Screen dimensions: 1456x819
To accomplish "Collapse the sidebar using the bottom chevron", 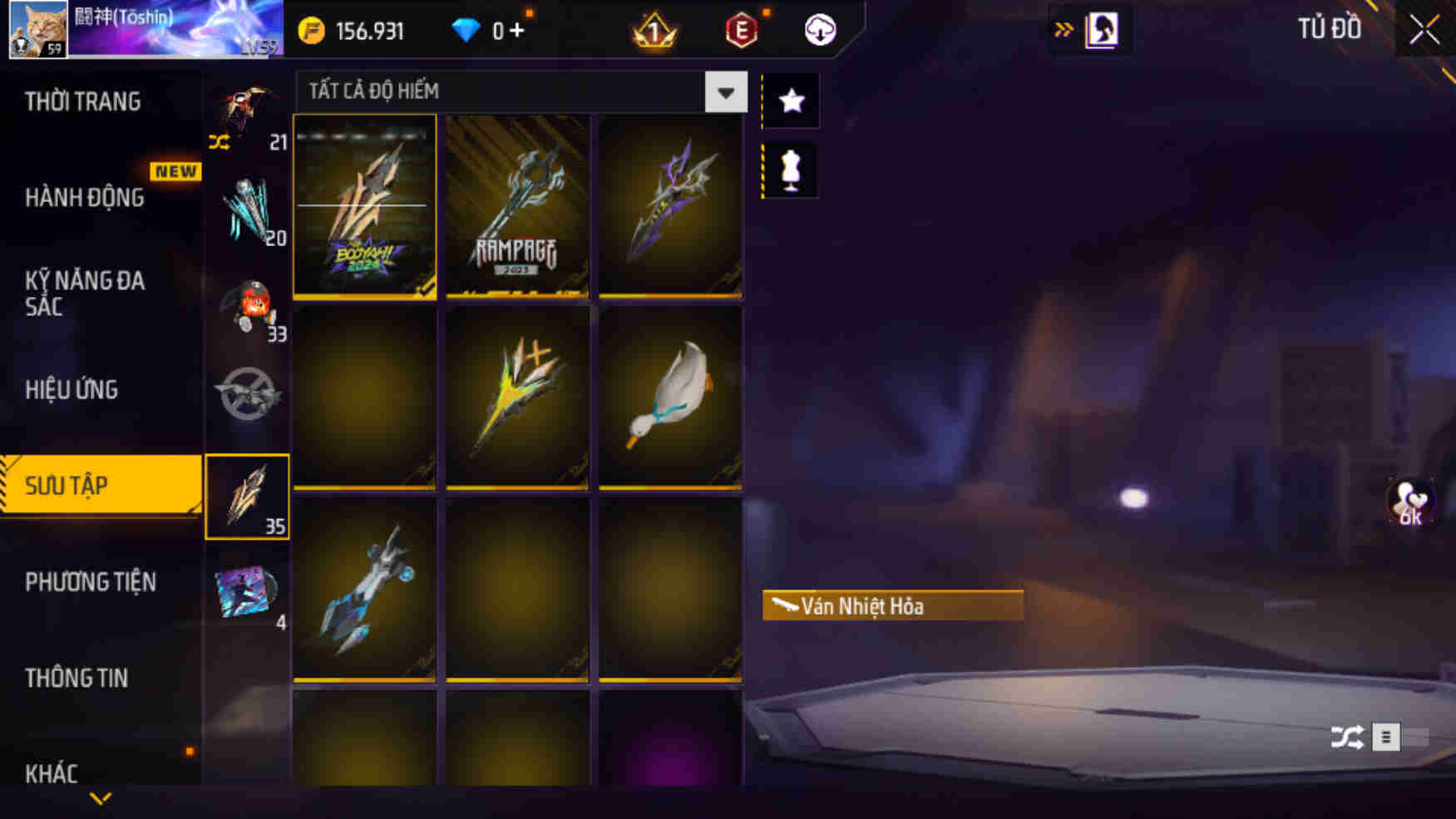I will coord(100,799).
